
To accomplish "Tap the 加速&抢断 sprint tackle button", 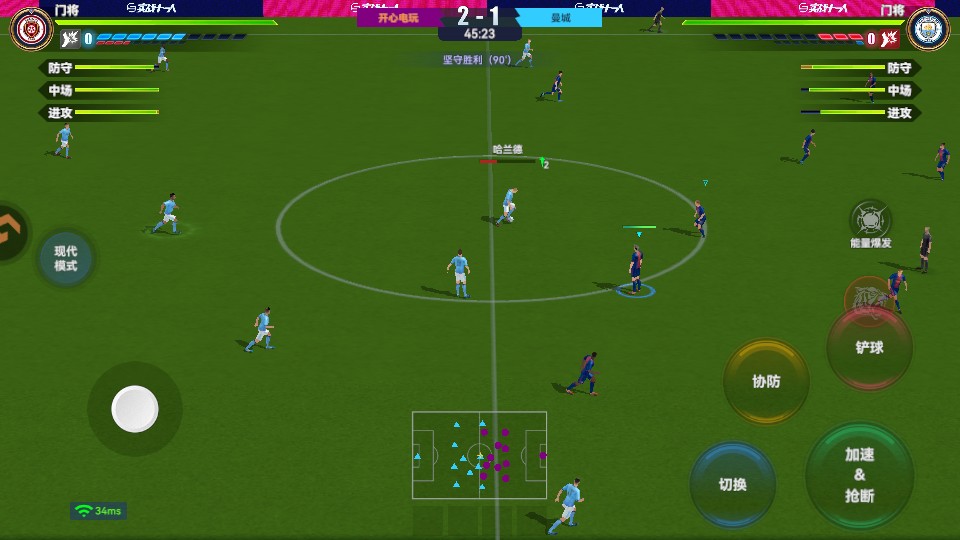I will (x=859, y=475).
